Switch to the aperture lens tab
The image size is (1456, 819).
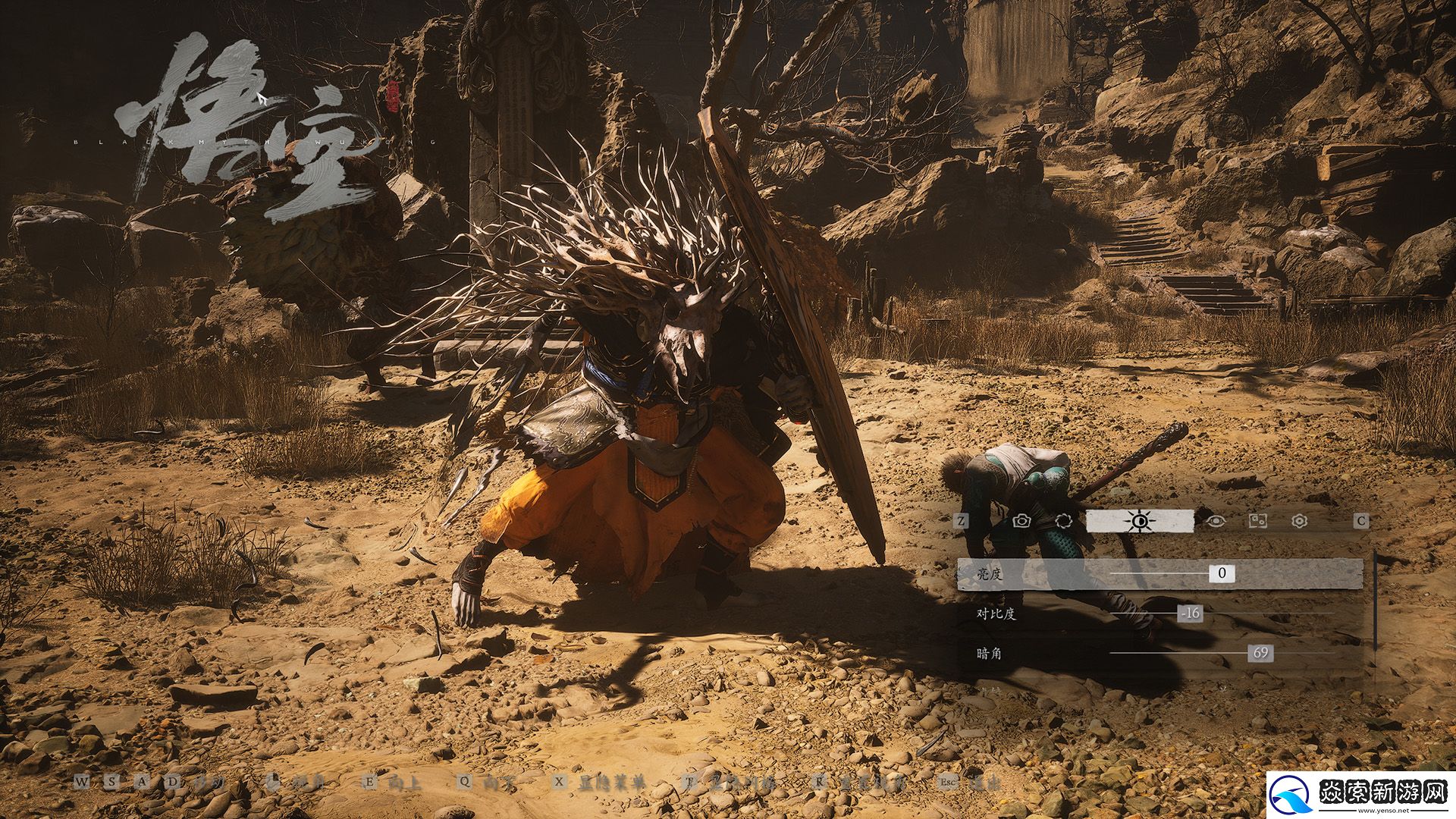[1063, 521]
